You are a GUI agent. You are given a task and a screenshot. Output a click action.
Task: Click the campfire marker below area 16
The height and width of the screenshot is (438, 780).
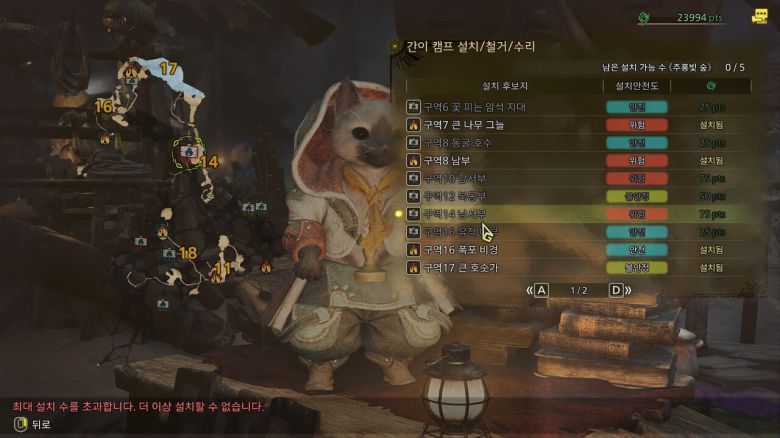[x=105, y=139]
